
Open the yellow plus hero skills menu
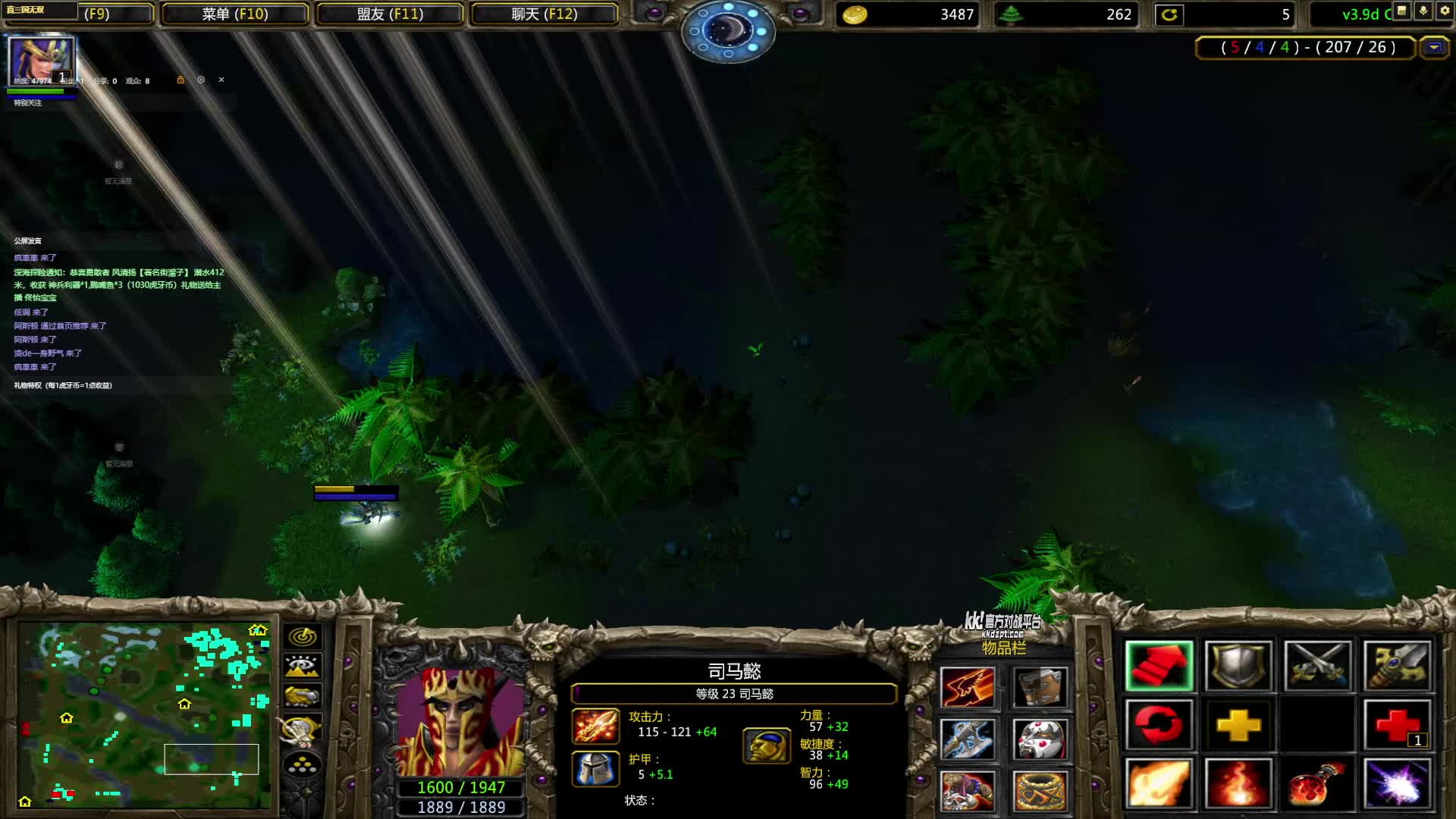1238,725
